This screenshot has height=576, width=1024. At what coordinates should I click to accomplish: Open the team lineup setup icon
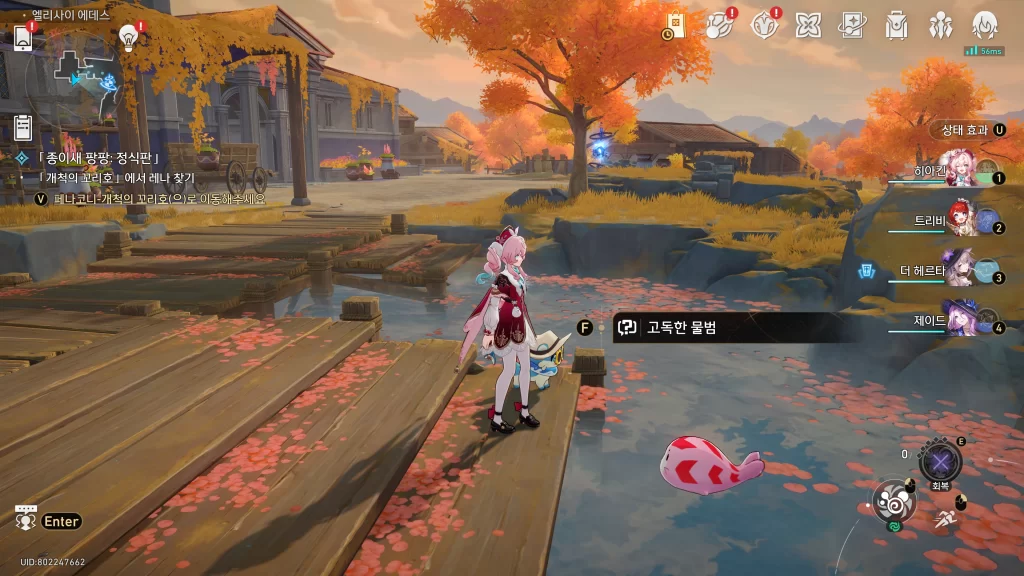[940, 26]
